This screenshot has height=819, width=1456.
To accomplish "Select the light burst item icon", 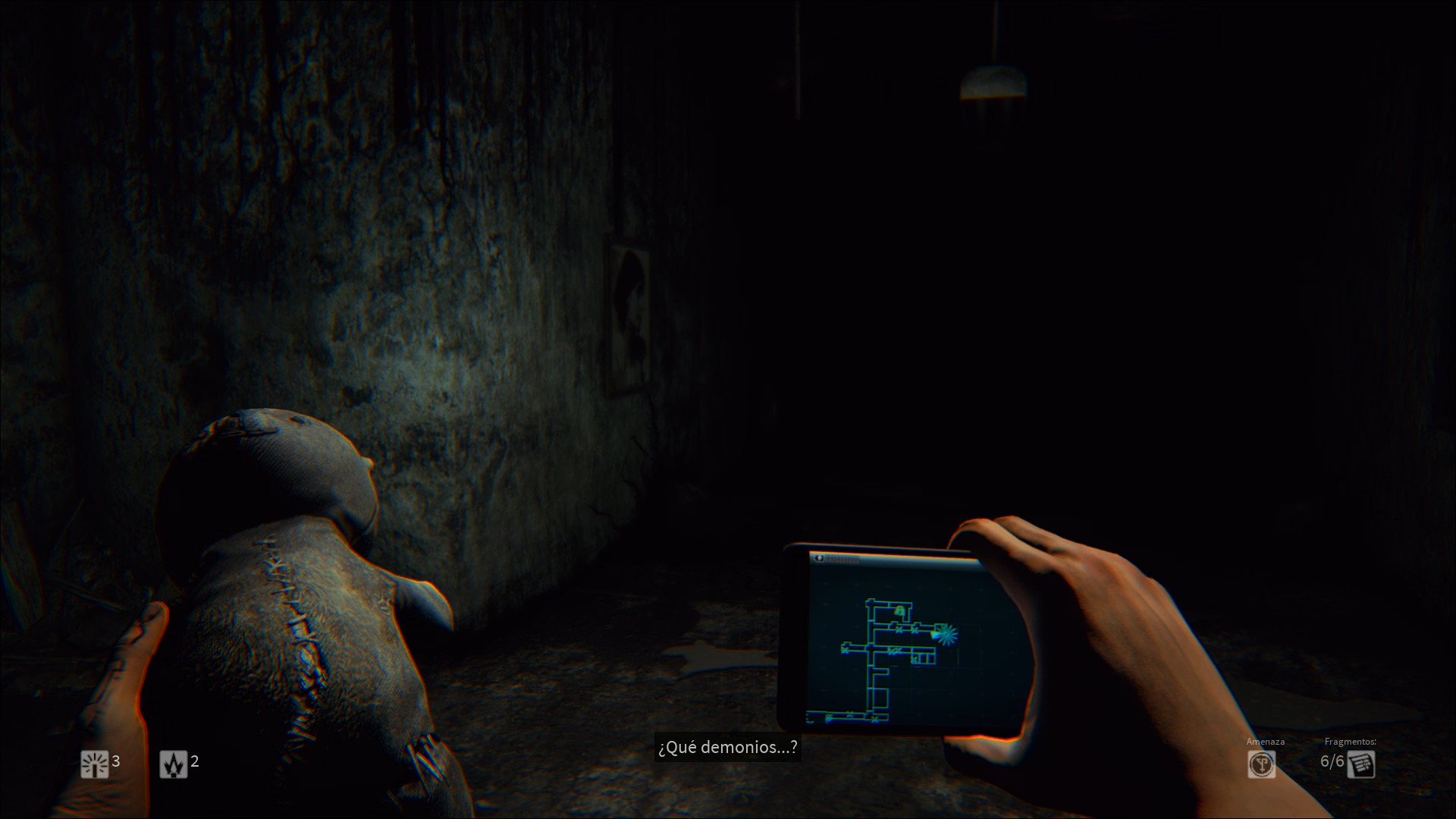I will (x=95, y=764).
